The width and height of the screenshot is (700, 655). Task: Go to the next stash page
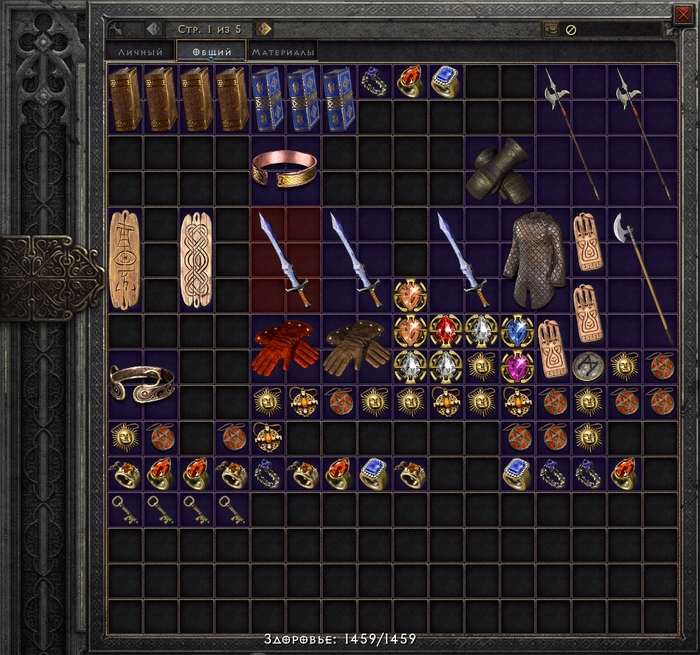(x=264, y=29)
